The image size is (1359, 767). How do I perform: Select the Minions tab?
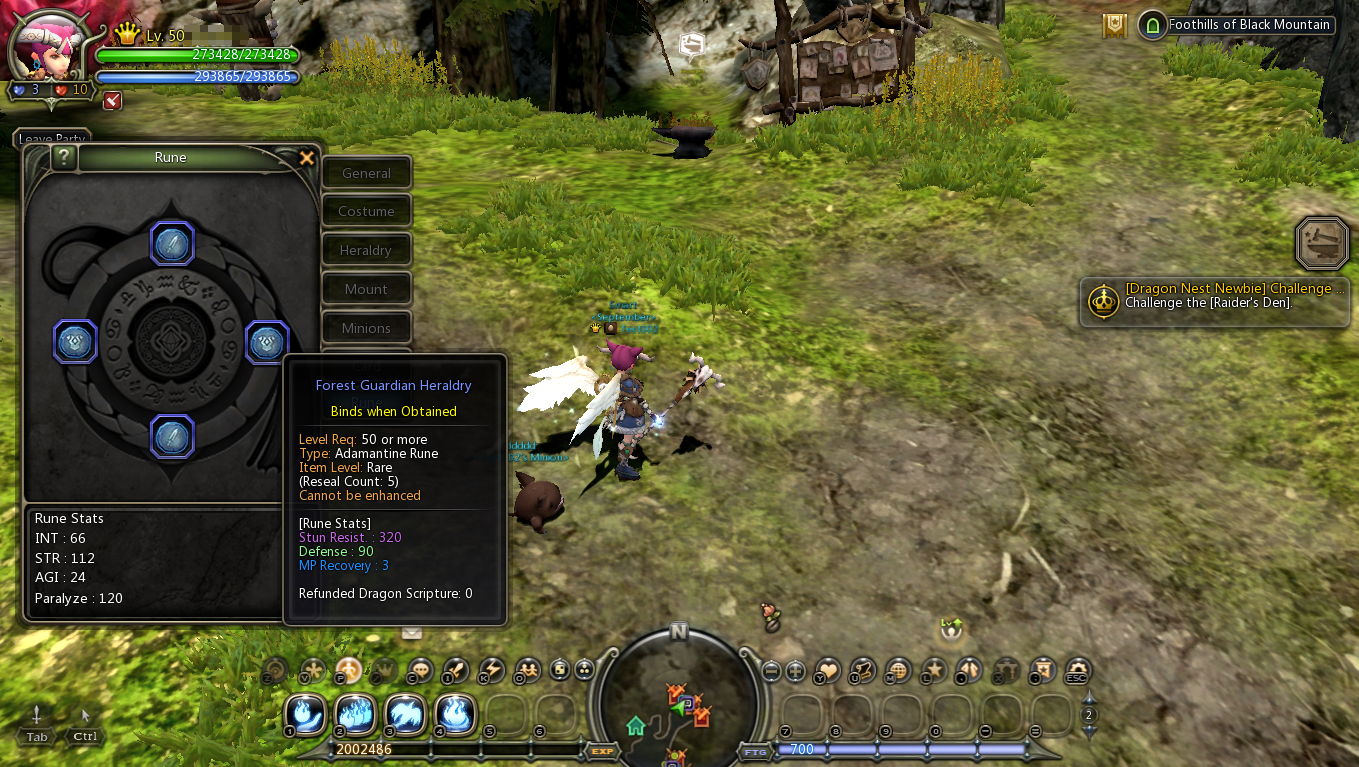366,328
